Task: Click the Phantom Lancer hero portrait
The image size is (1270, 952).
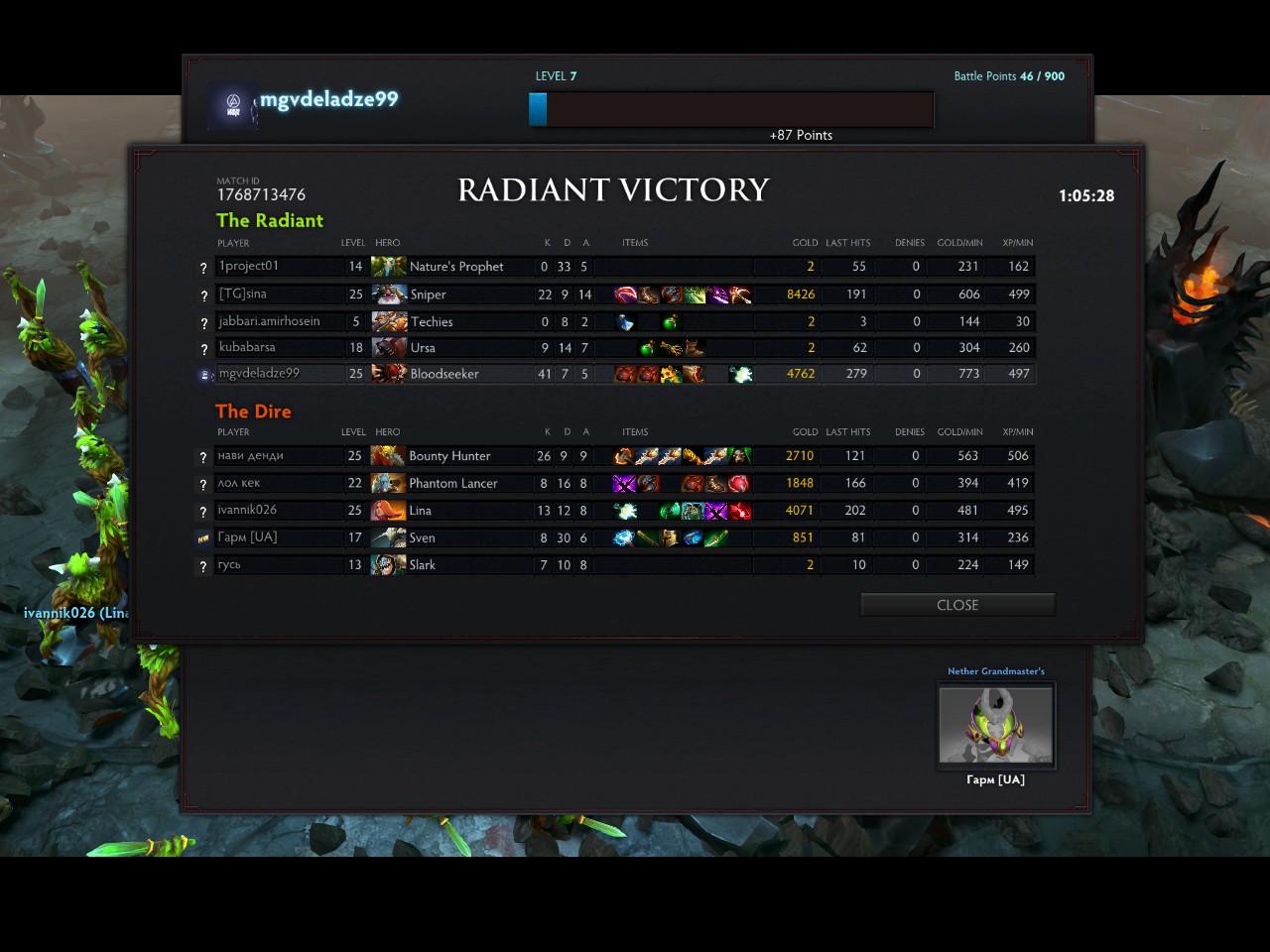Action: (388, 483)
